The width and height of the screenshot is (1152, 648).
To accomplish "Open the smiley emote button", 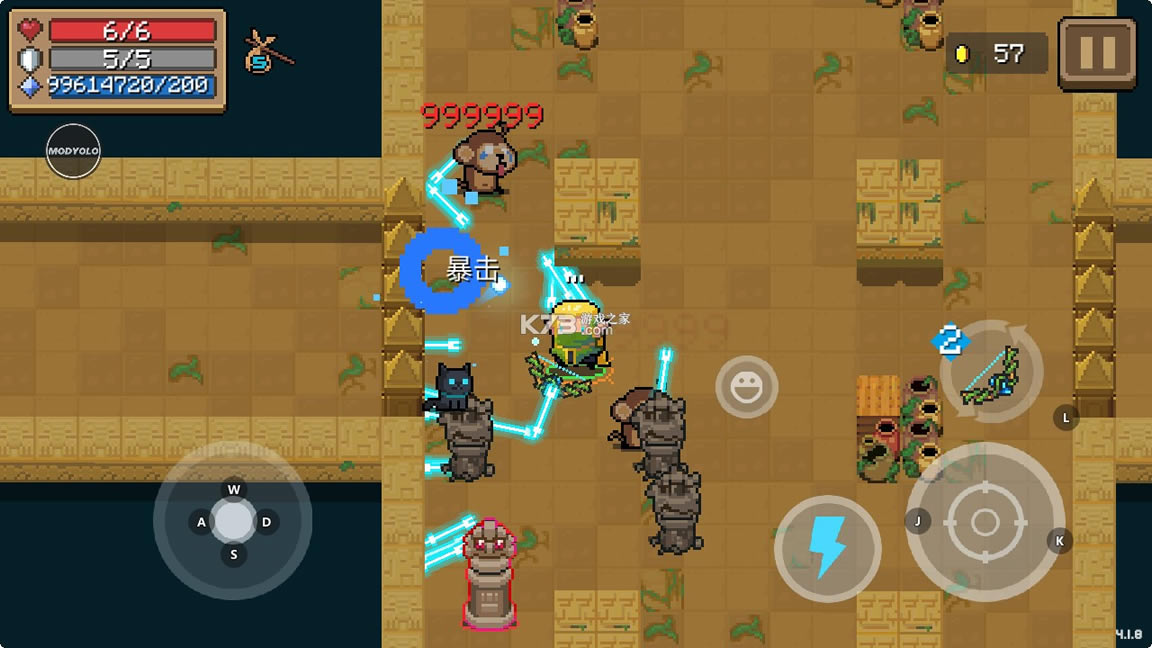I will (746, 386).
